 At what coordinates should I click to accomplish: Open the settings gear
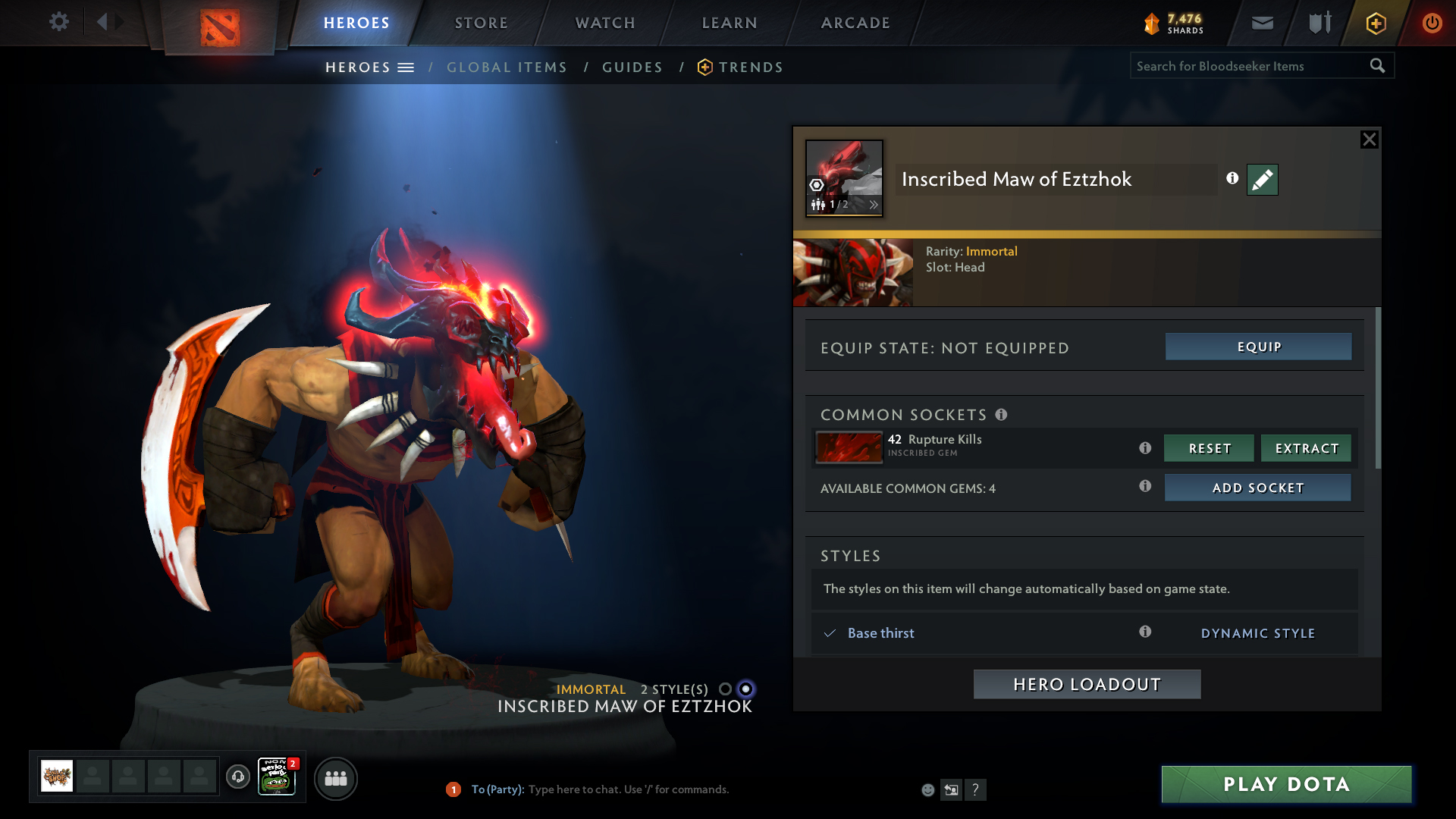tap(58, 22)
